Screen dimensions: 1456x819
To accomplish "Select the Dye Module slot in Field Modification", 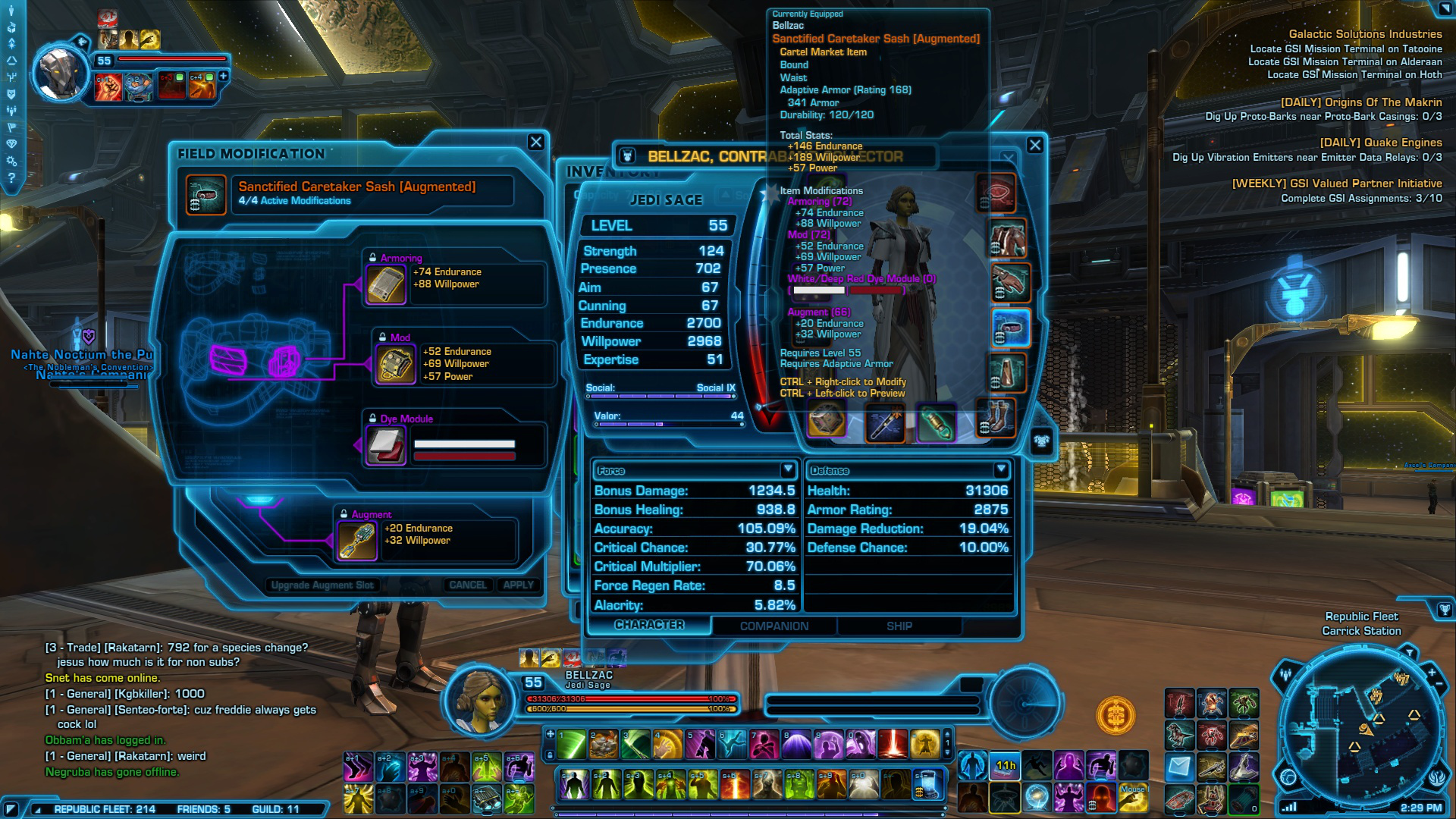I will (x=385, y=445).
